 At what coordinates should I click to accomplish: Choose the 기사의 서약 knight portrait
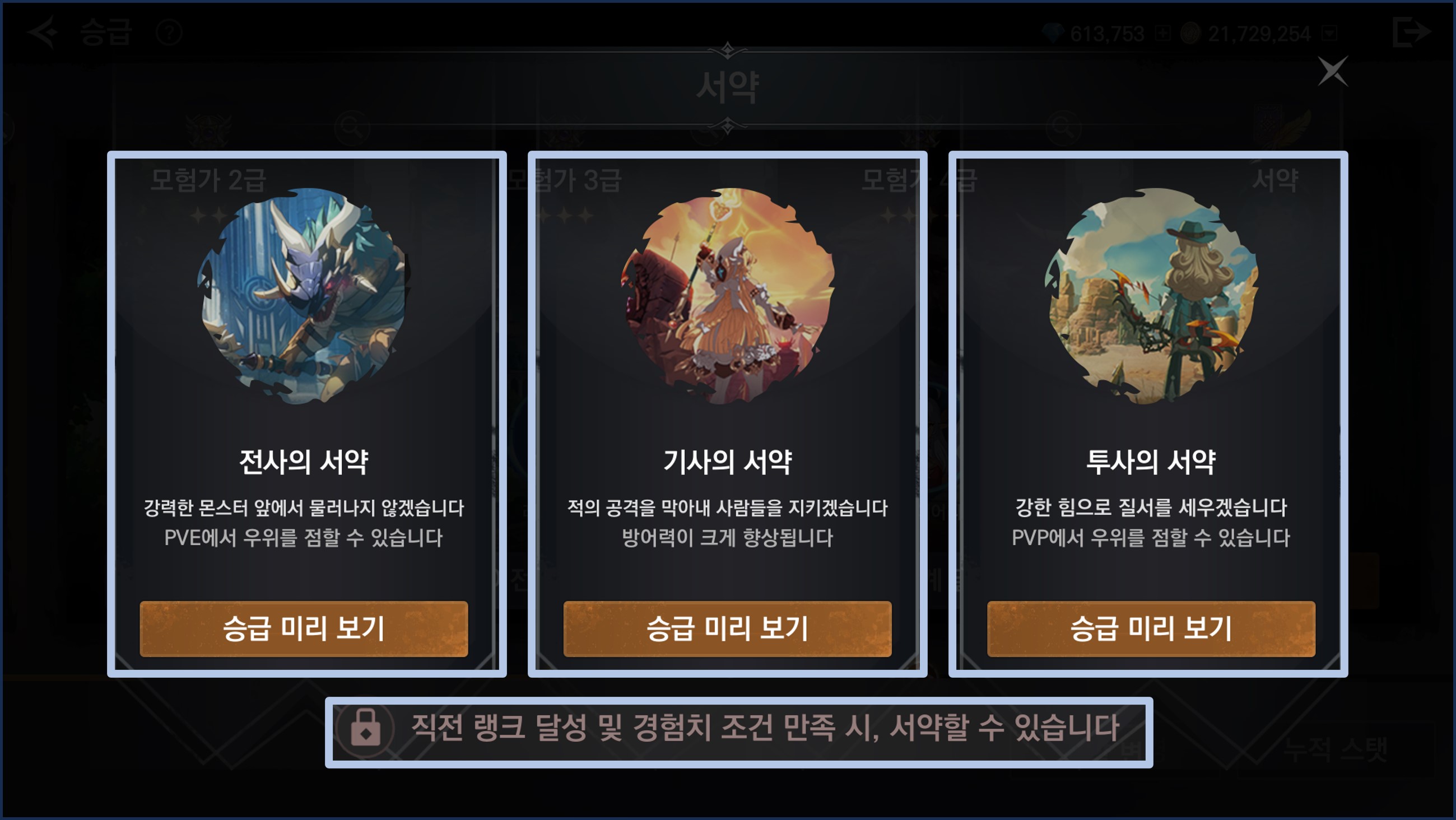727,296
